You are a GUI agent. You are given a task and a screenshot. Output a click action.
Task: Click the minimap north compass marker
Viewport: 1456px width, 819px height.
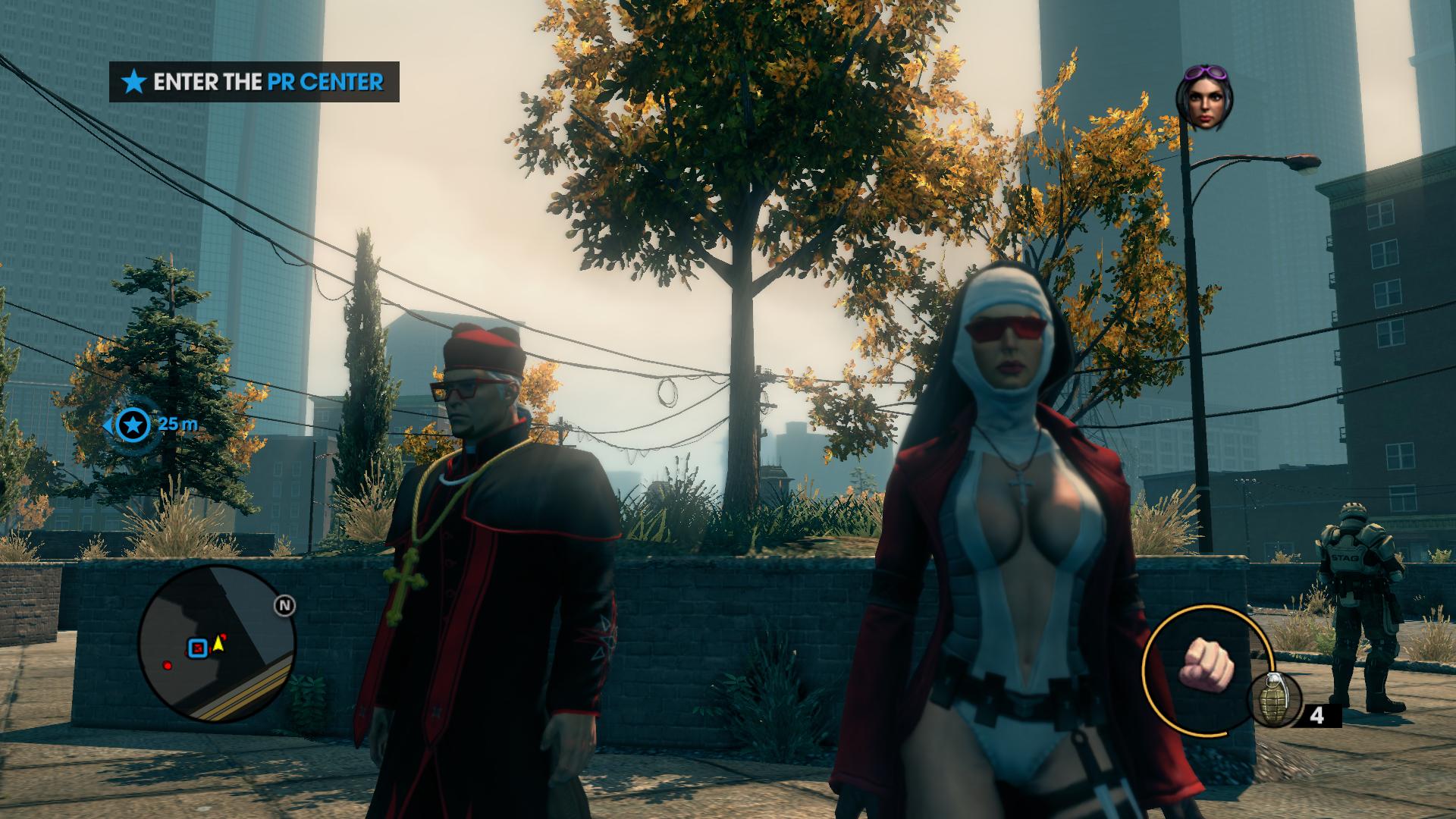tap(285, 606)
